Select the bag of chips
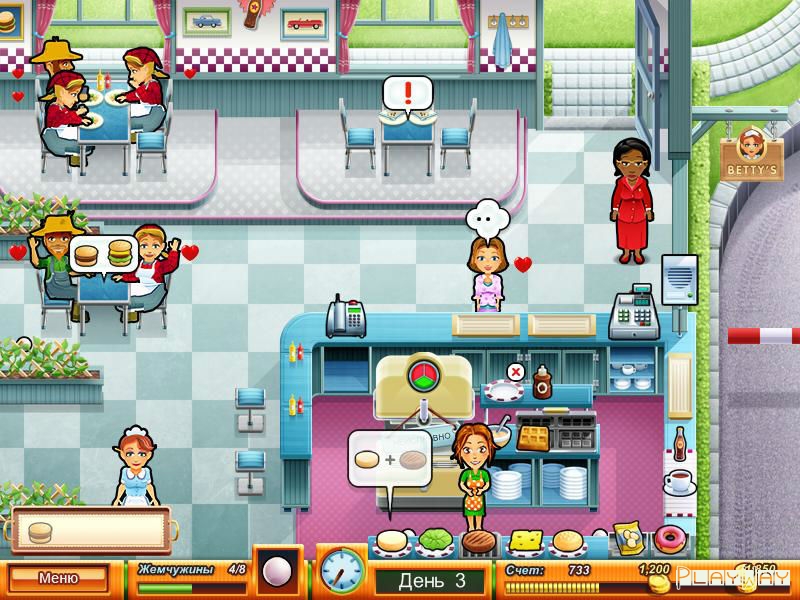 click(627, 538)
